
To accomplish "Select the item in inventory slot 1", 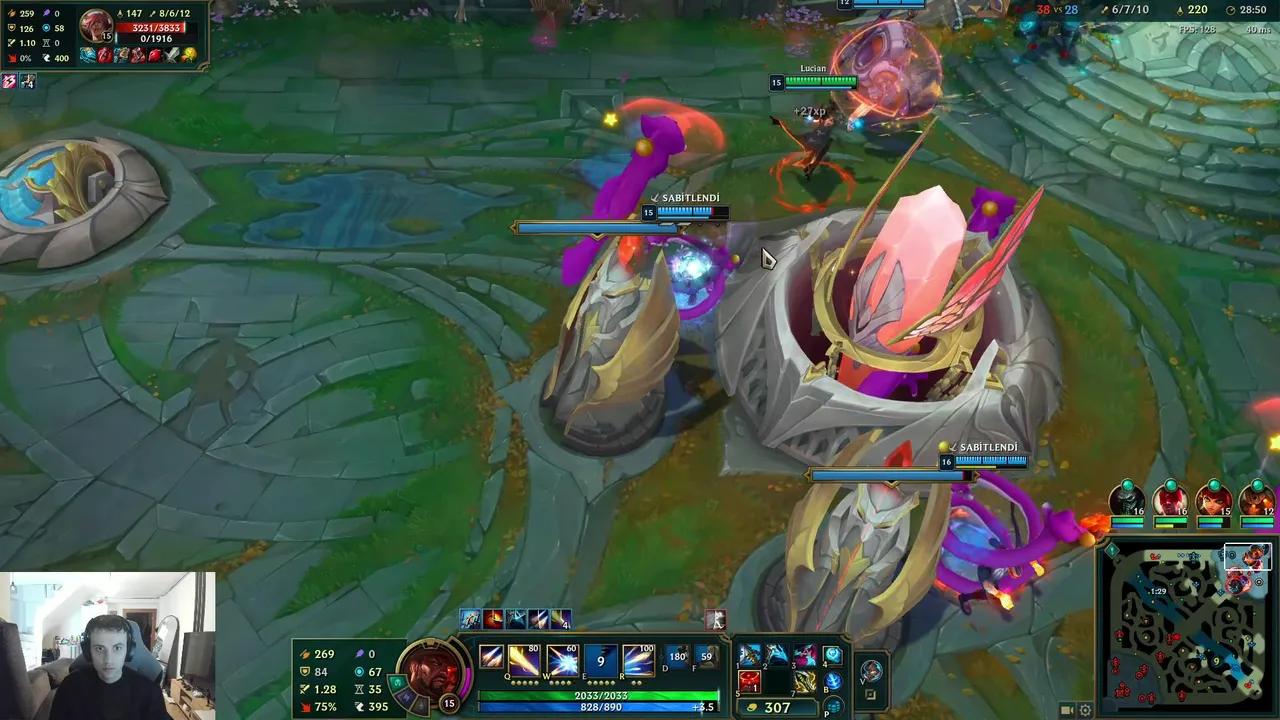I will click(x=749, y=655).
